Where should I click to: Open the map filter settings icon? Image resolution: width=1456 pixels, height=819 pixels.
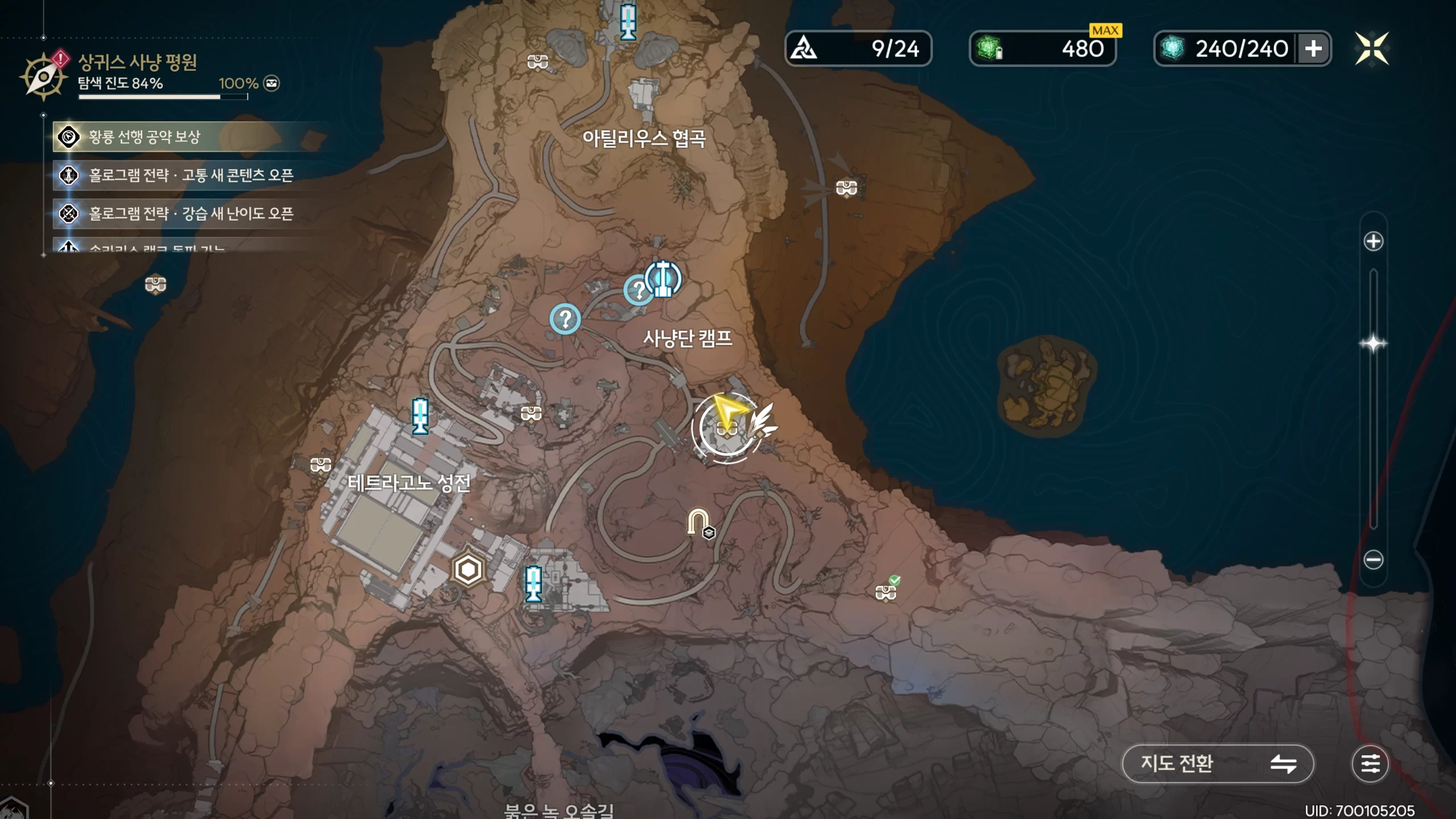(1370, 763)
